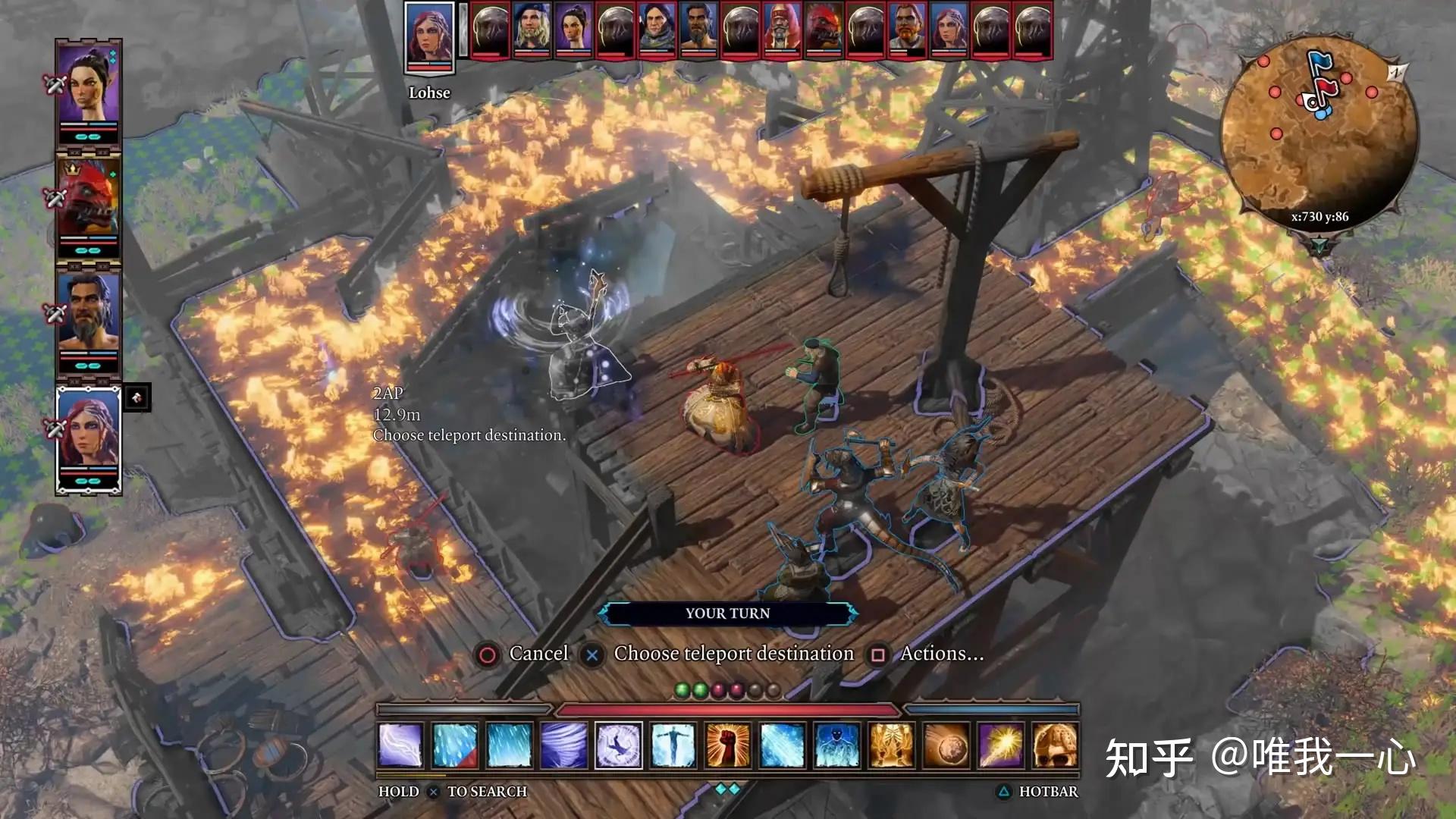Cast the golden spark on purple skill
Screen dimensions: 1456x819
1000,745
